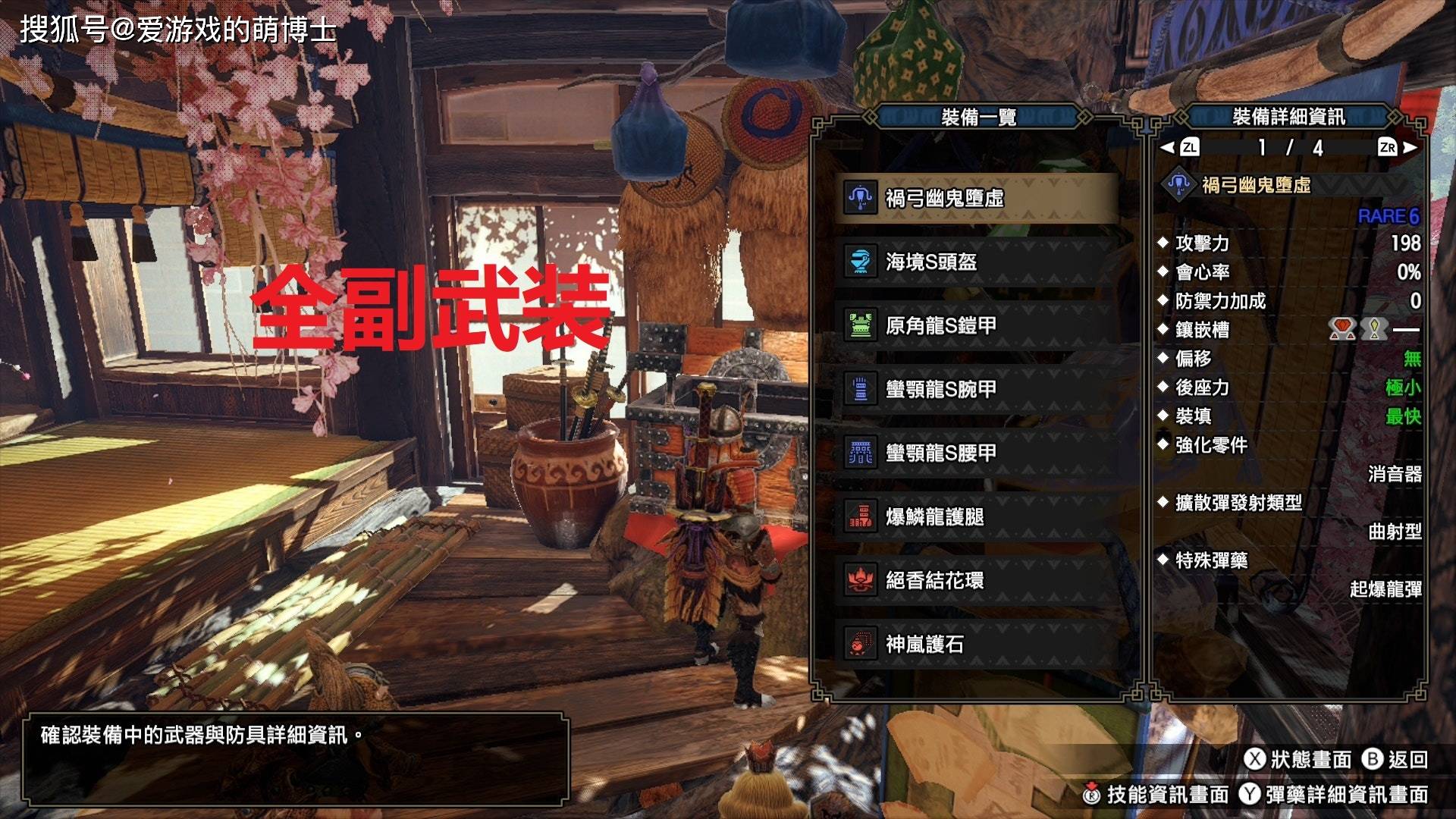Select the 蠻顎龍S腰甲 waist armor
This screenshot has height=819, width=1456.
pos(978,453)
